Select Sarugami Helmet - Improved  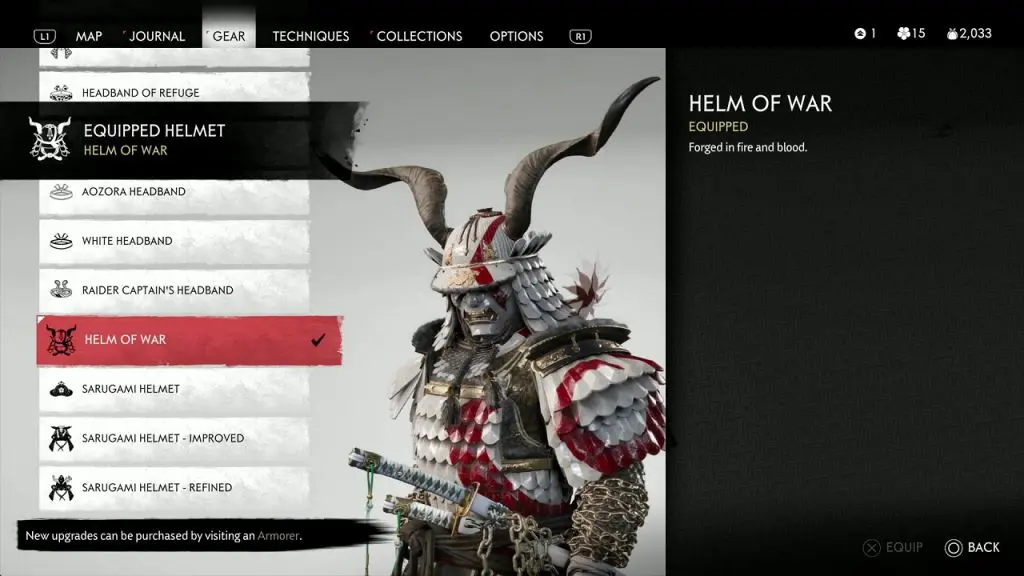click(174, 438)
